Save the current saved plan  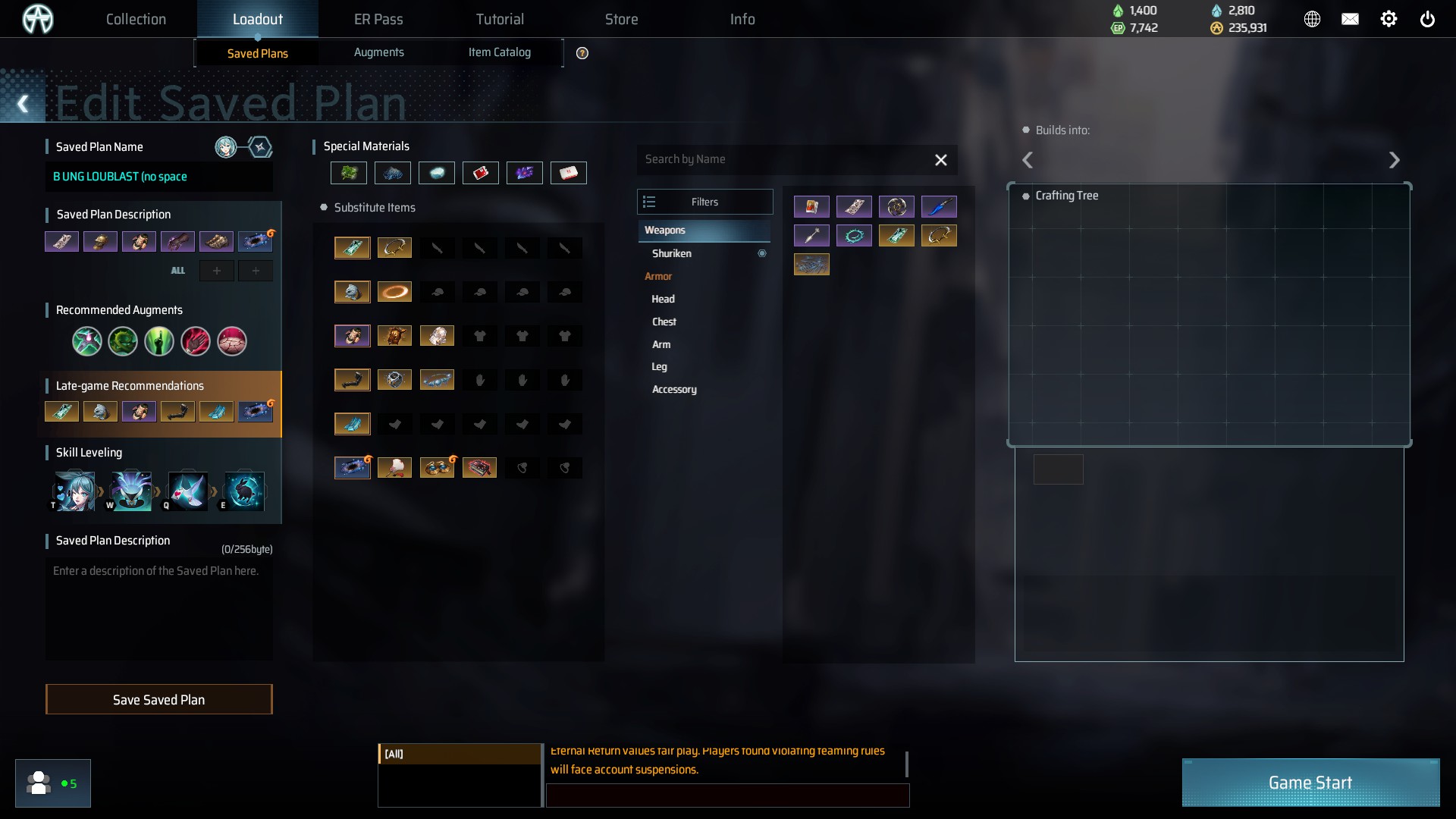point(158,699)
